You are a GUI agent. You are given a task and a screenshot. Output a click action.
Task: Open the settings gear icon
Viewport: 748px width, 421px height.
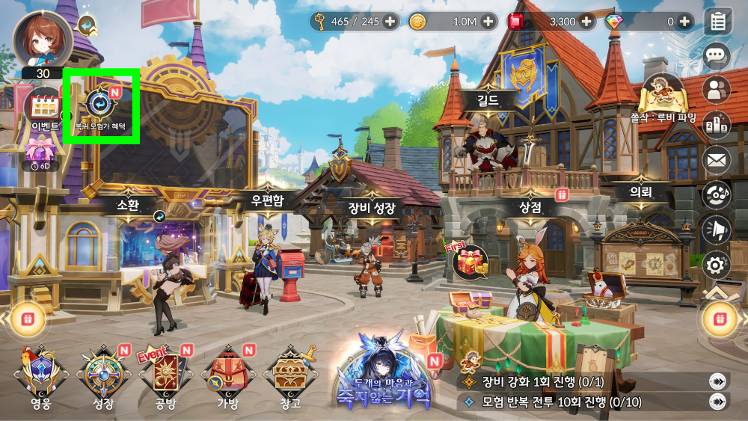tap(716, 264)
